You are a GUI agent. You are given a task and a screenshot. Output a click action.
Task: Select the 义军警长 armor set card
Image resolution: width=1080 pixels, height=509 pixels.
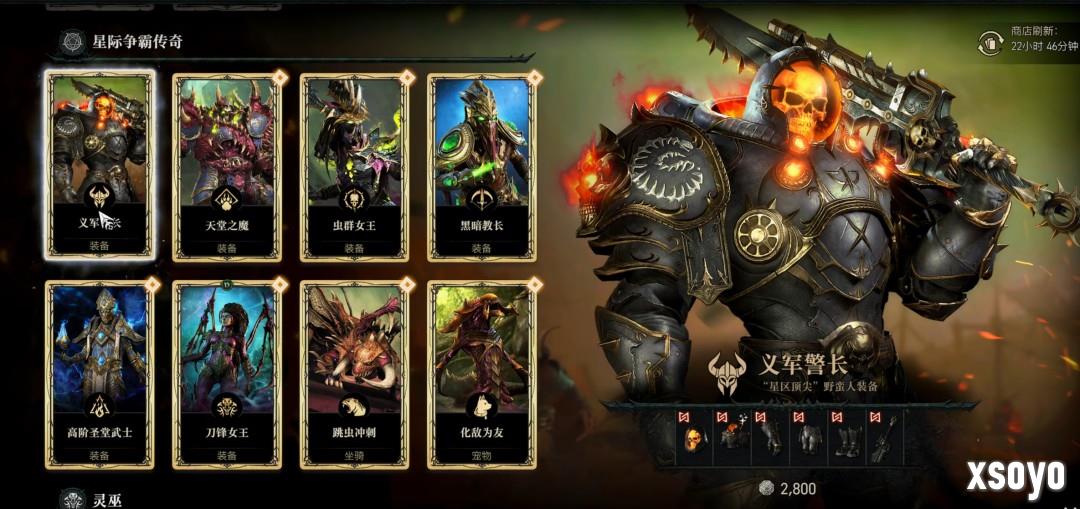[x=100, y=165]
